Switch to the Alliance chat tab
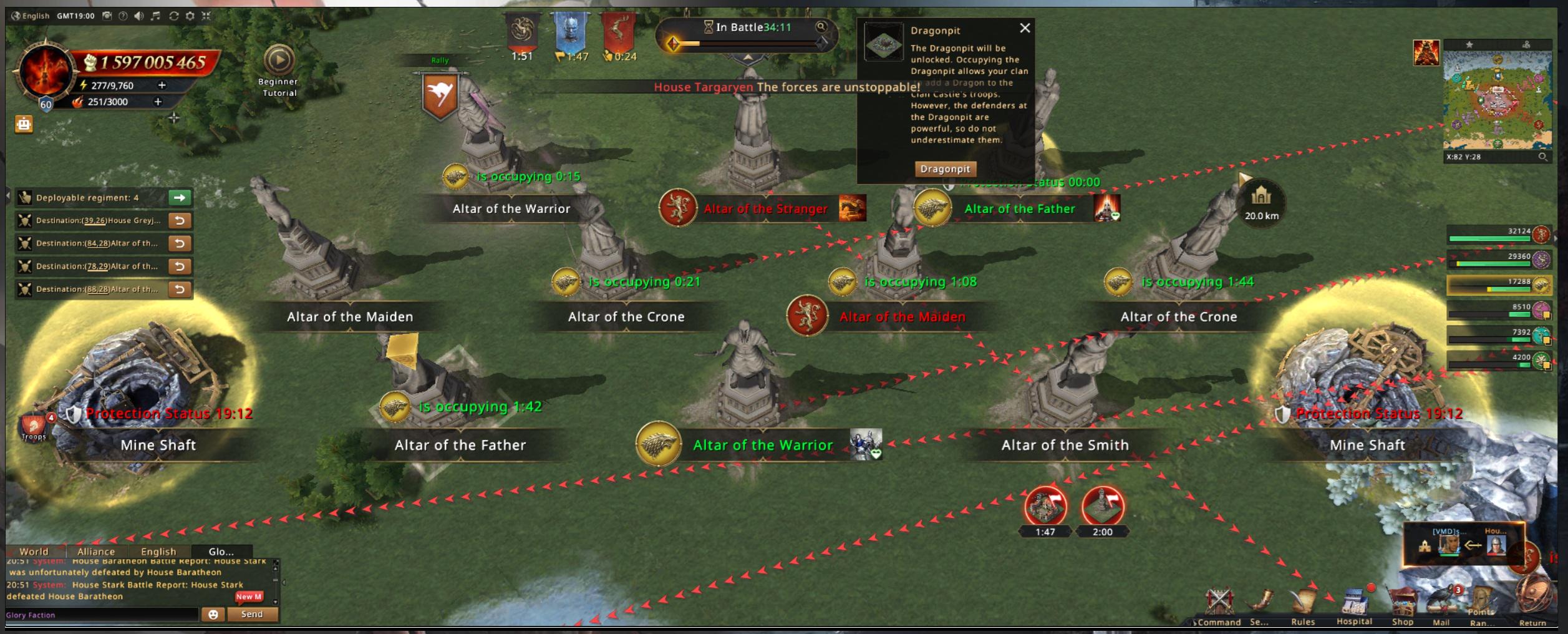Viewport: 1568px width, 634px height. point(96,552)
